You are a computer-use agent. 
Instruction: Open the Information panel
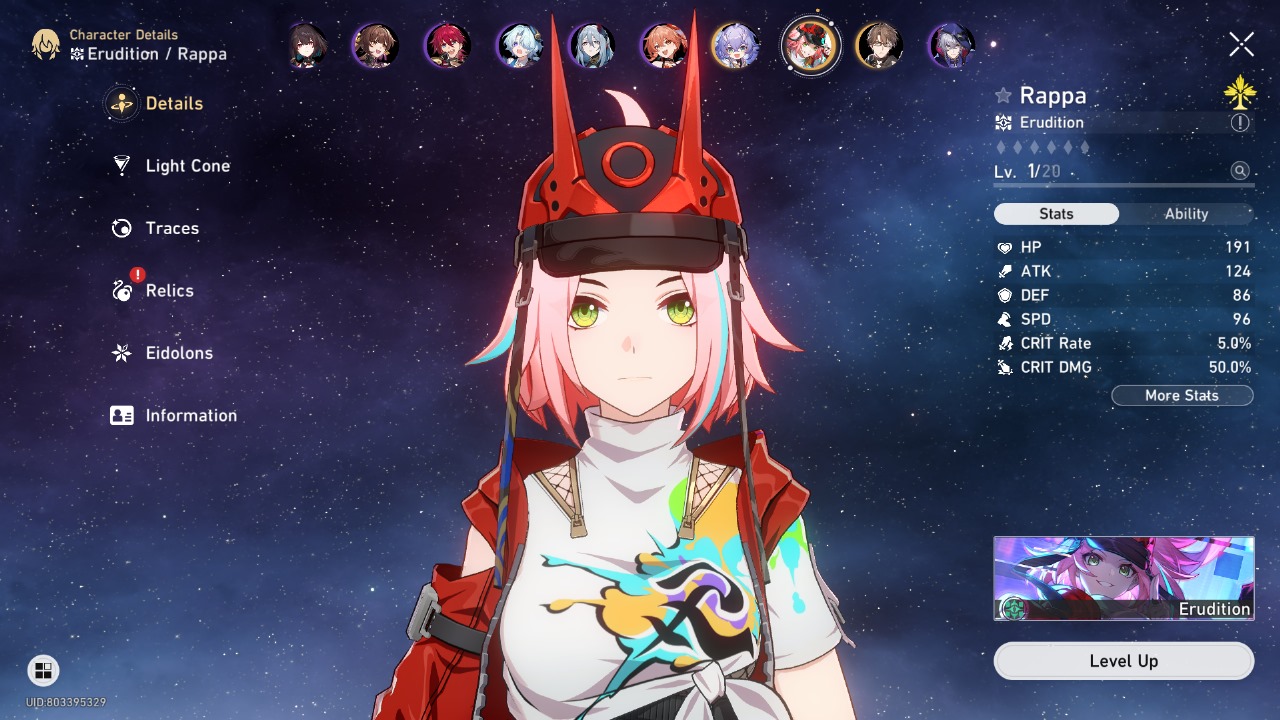point(189,415)
